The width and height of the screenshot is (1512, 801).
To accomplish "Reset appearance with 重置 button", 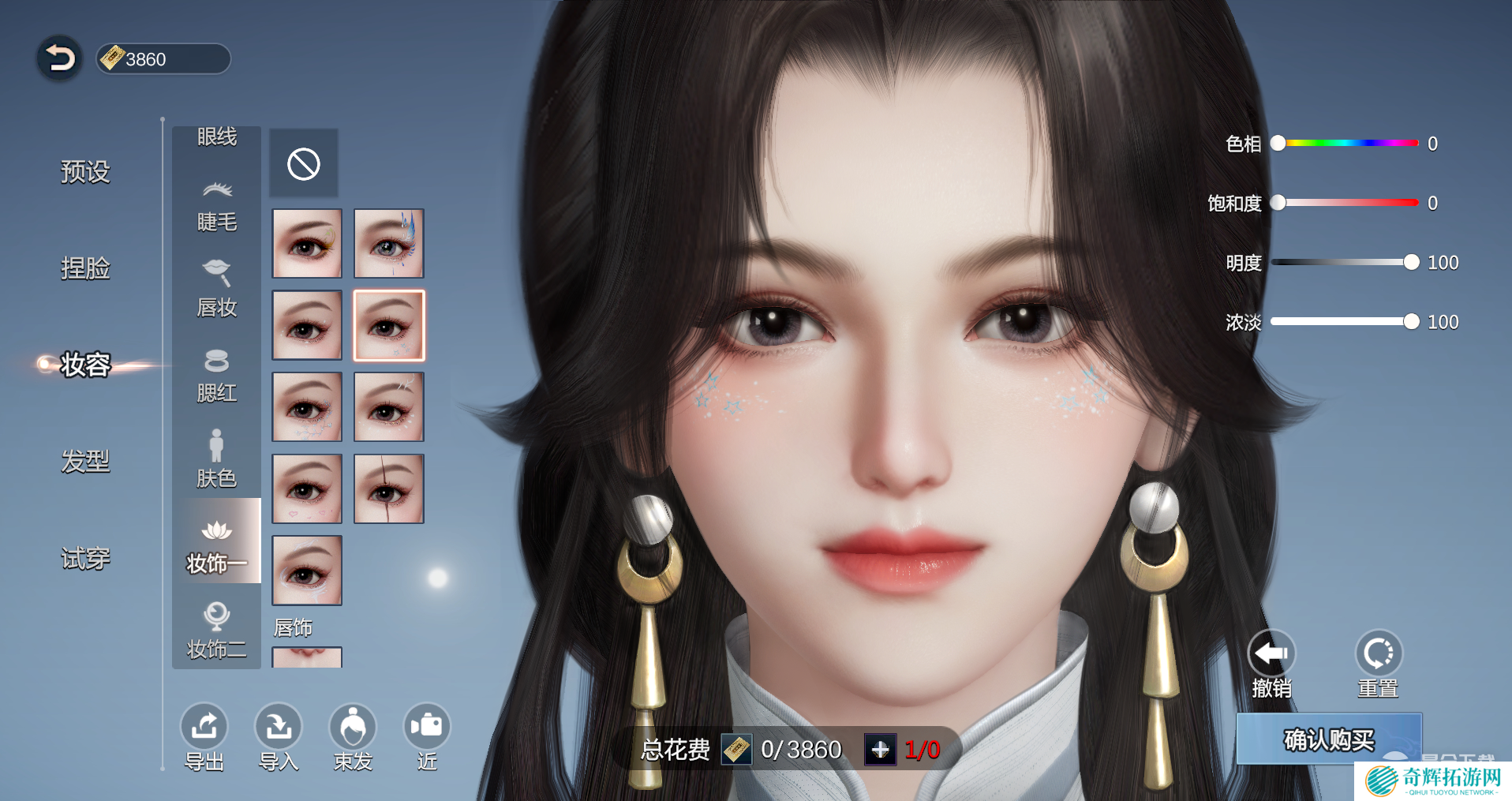I will click(x=1378, y=664).
